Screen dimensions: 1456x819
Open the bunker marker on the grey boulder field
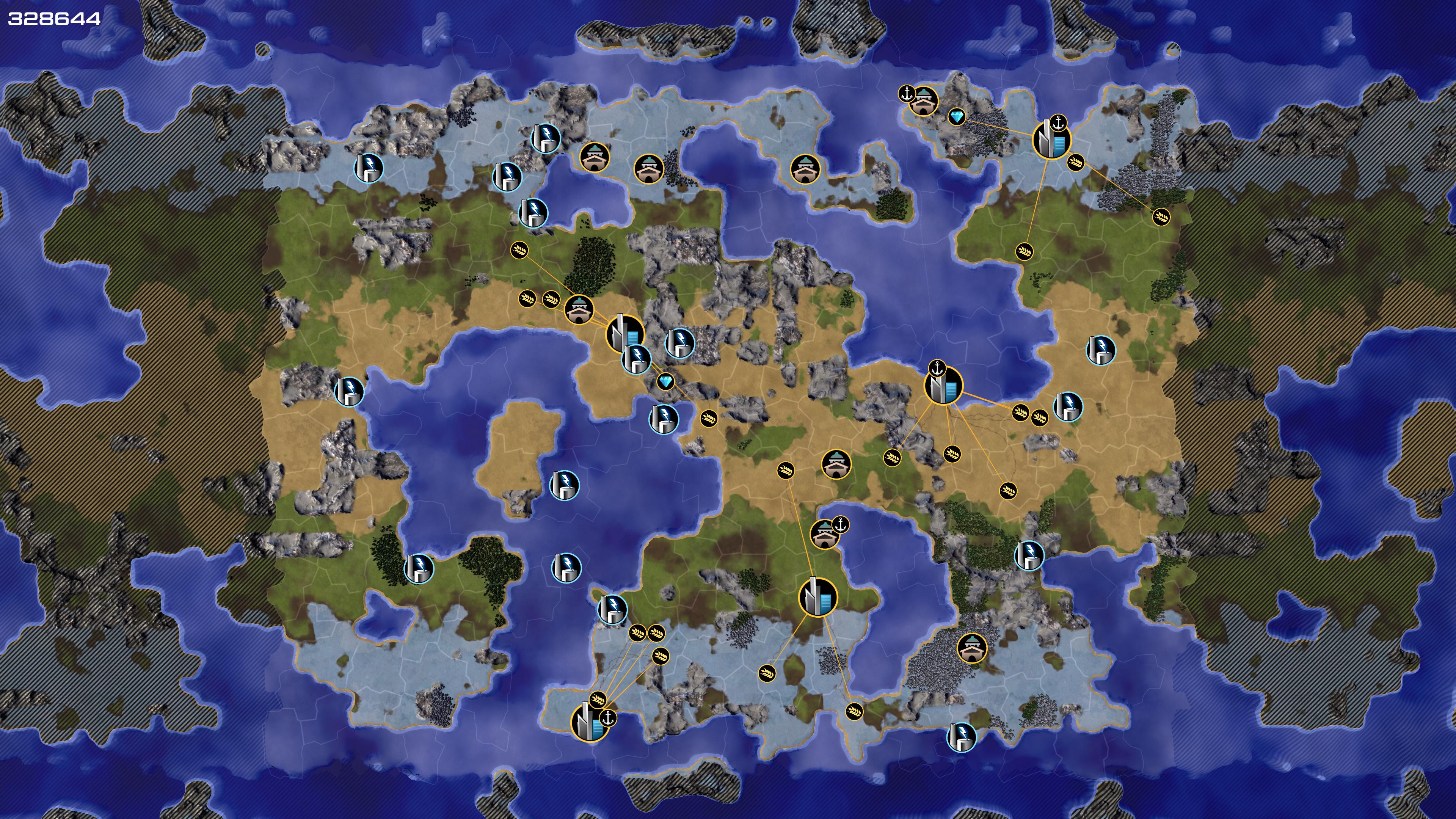pyautogui.click(x=971, y=648)
